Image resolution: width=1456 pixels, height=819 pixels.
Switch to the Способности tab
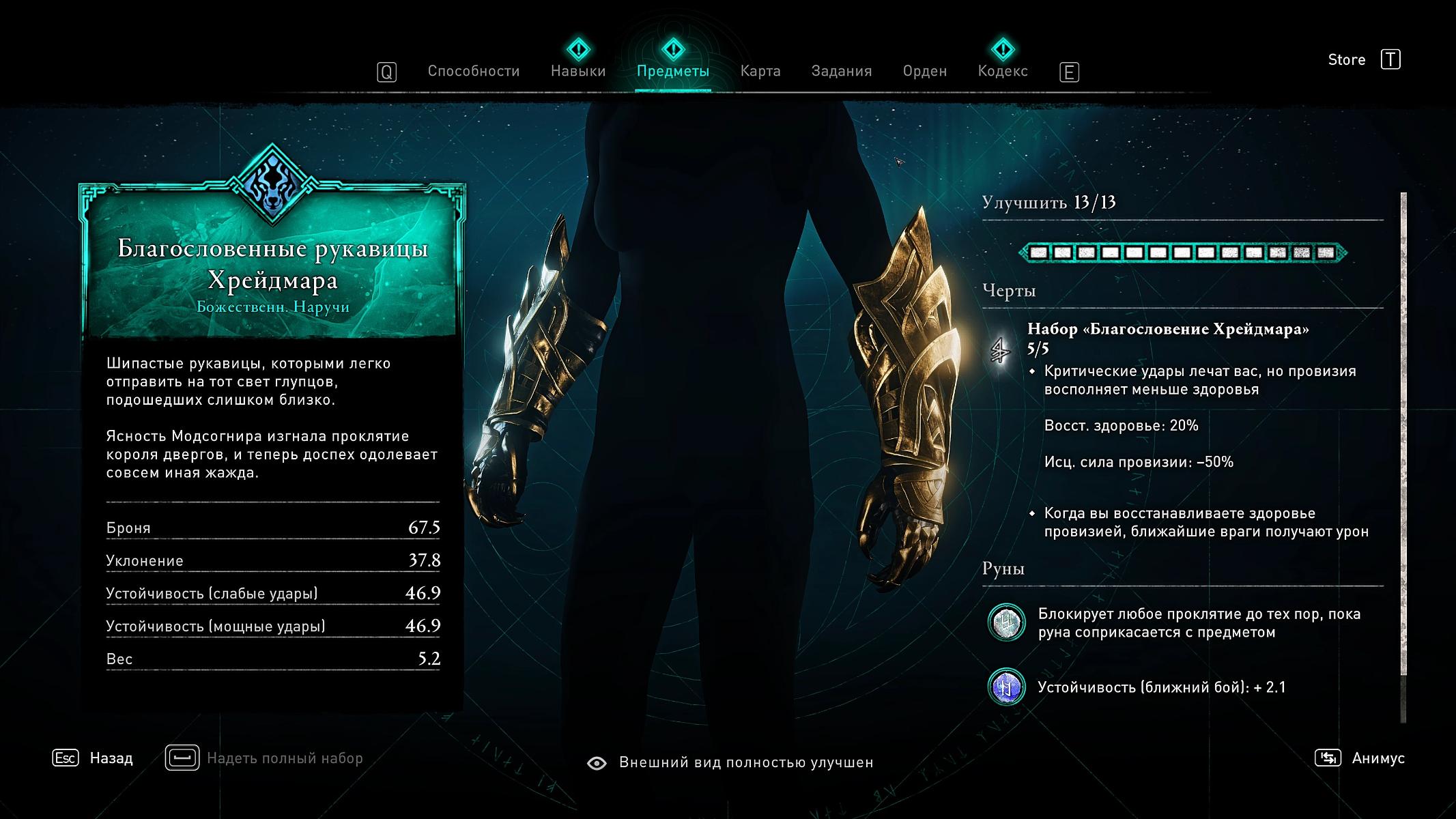click(473, 71)
